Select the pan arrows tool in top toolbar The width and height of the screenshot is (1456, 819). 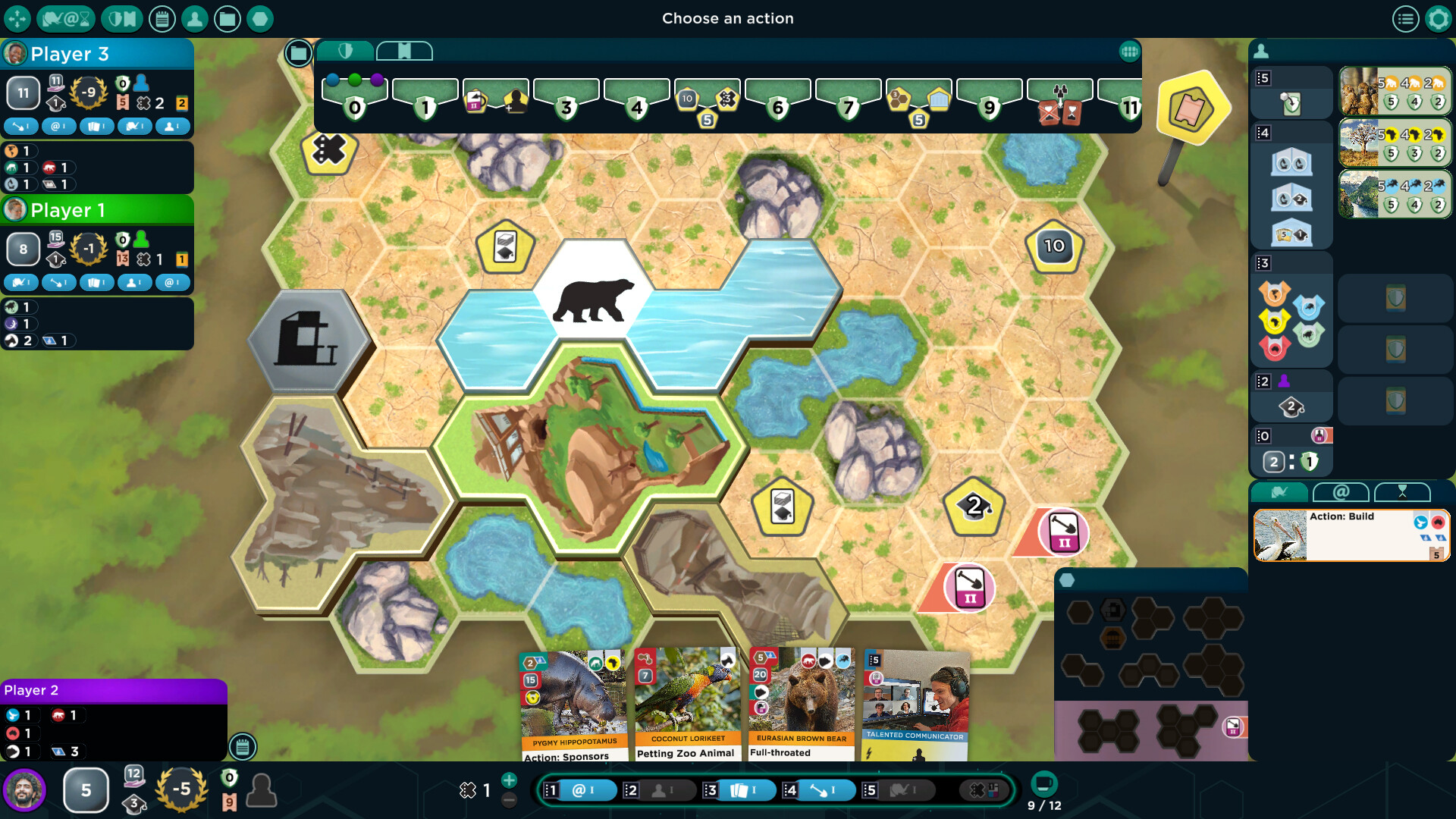click(18, 19)
